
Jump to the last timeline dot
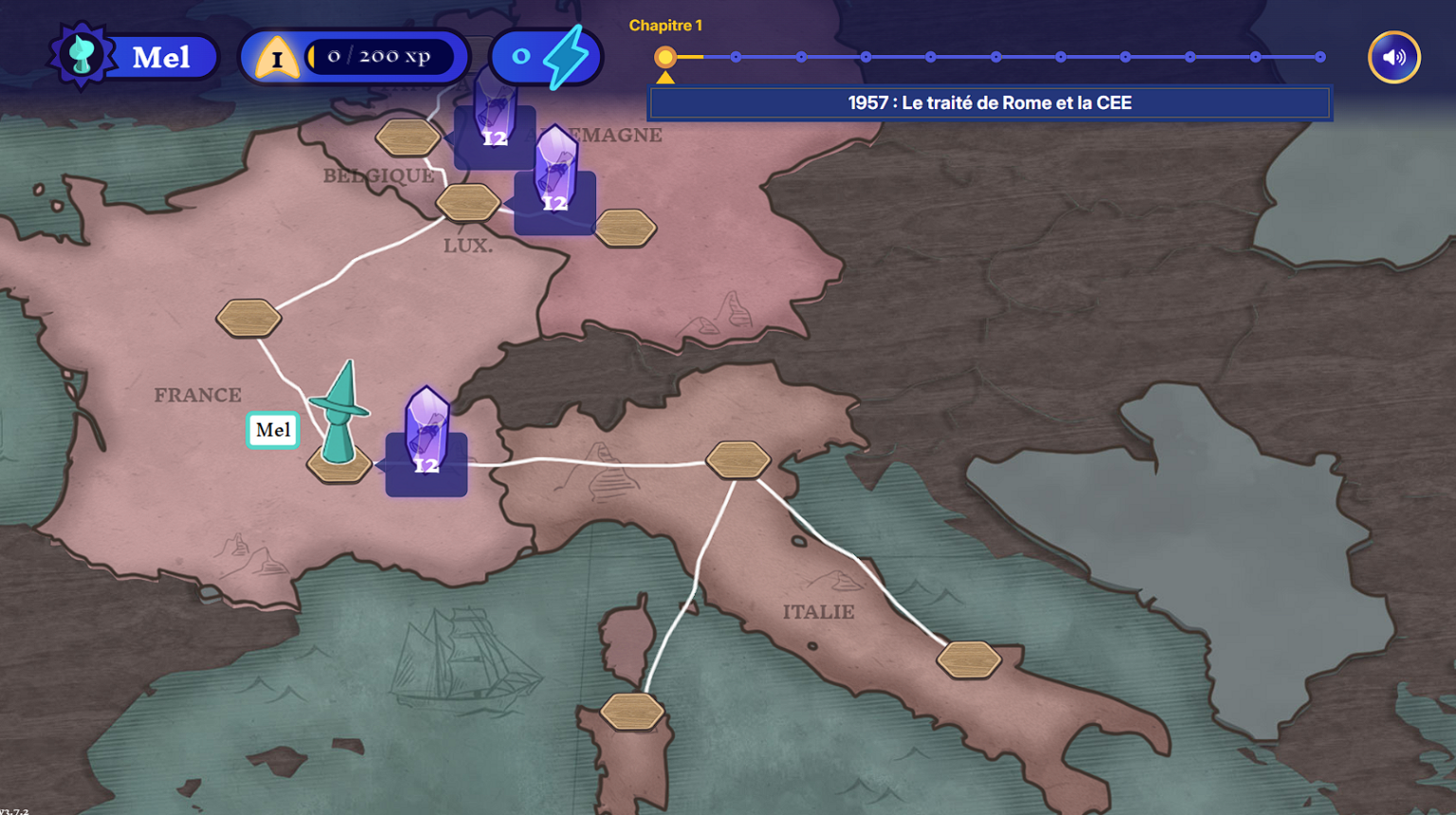pyautogui.click(x=1319, y=57)
